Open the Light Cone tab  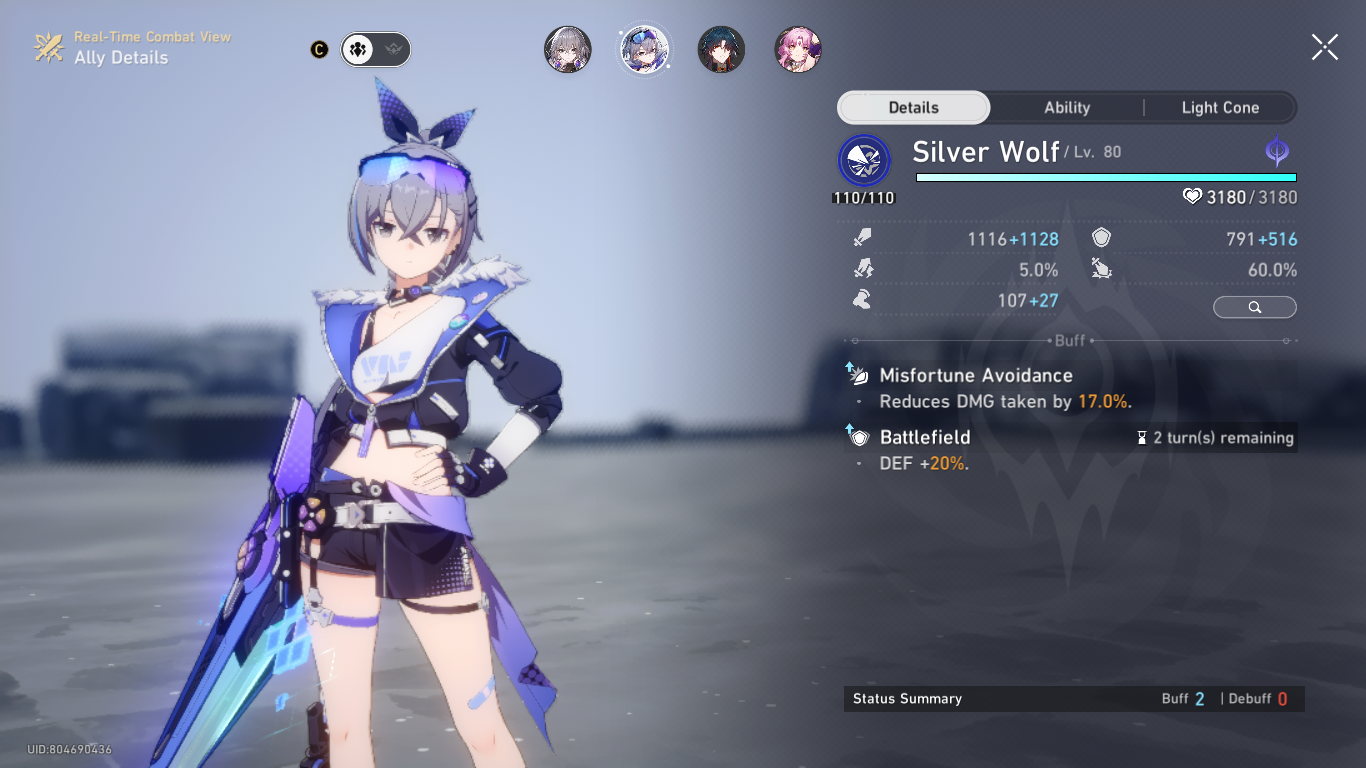point(1220,107)
